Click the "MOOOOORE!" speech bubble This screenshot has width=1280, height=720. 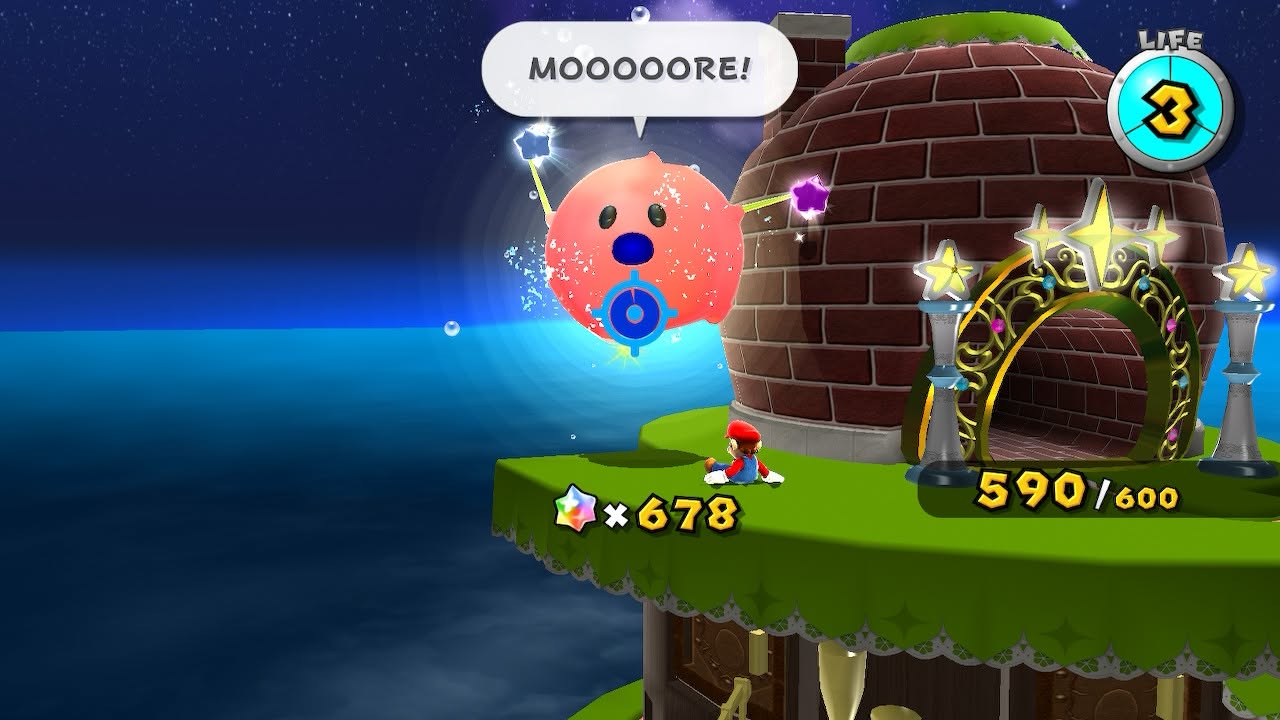pyautogui.click(x=639, y=70)
